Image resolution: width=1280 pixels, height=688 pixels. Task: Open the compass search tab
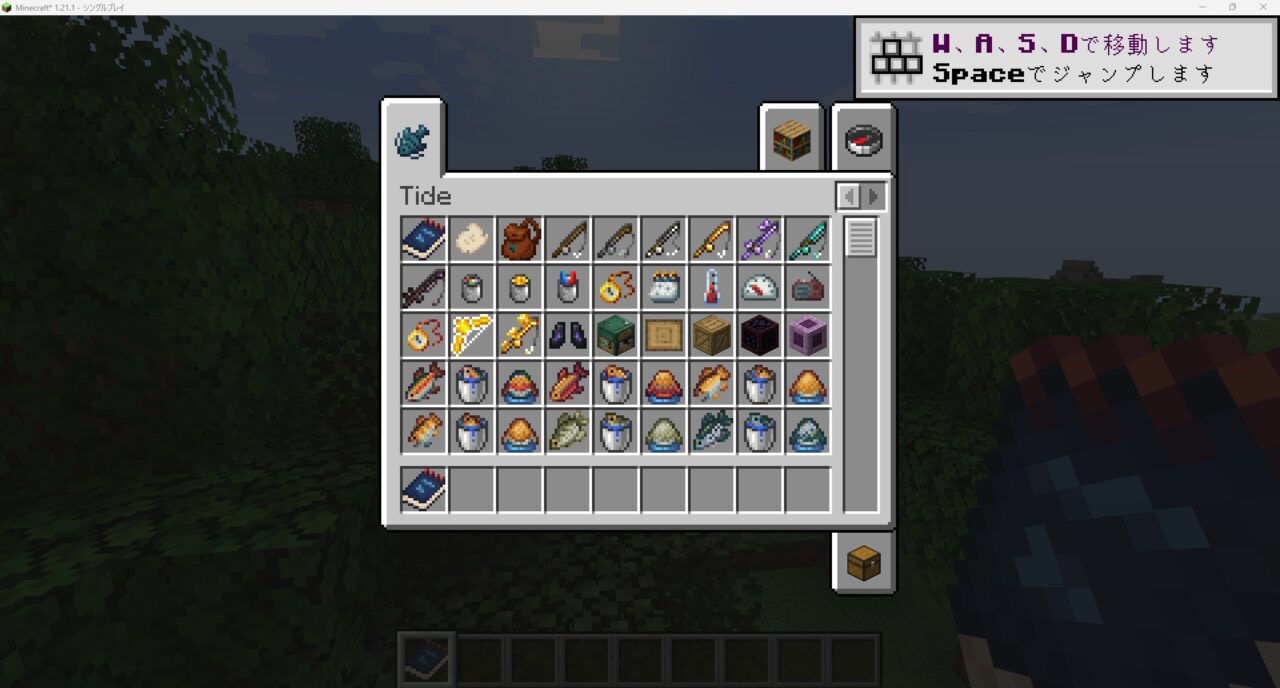[x=862, y=142]
